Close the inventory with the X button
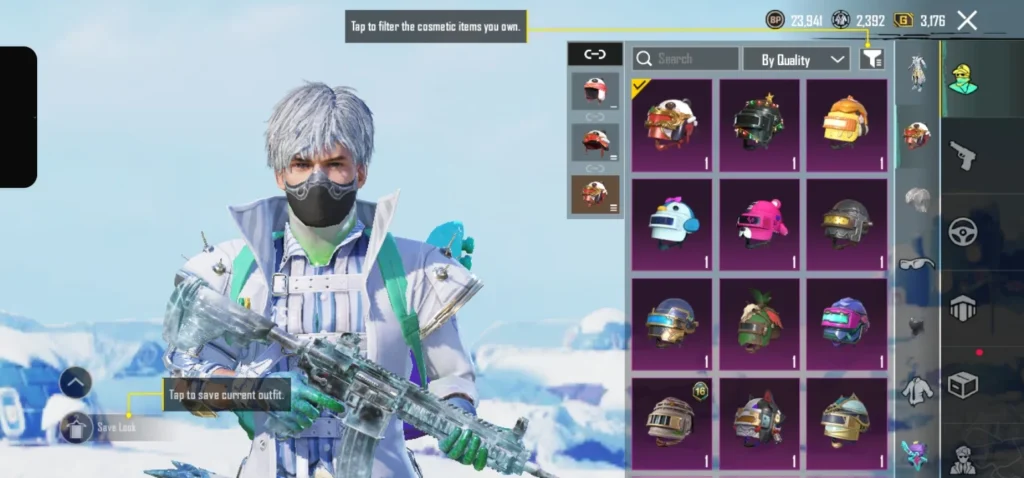The width and height of the screenshot is (1024, 478). point(967,20)
